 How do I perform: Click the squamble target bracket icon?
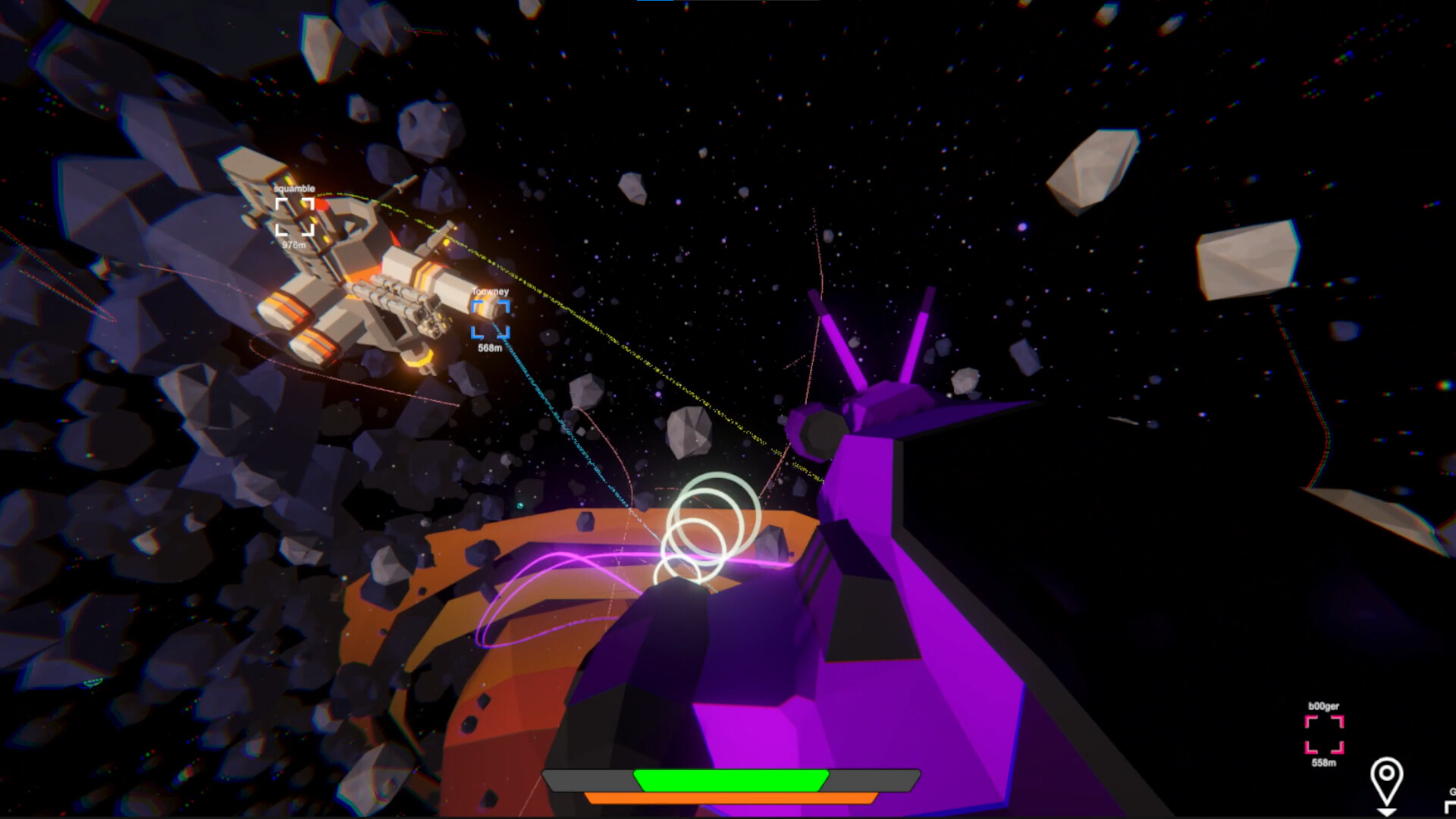296,216
